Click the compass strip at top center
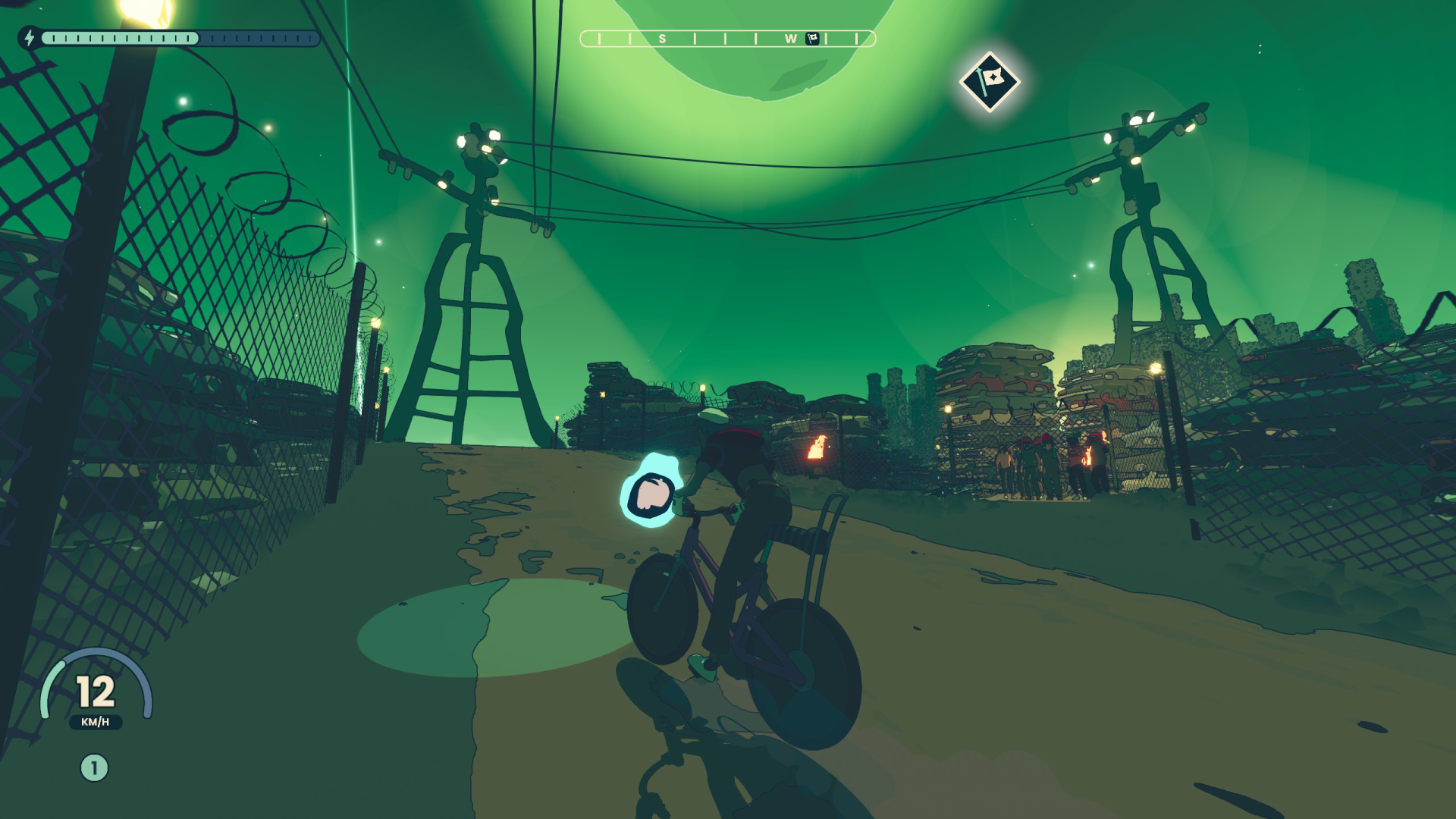This screenshot has width=1456, height=819. tap(728, 36)
